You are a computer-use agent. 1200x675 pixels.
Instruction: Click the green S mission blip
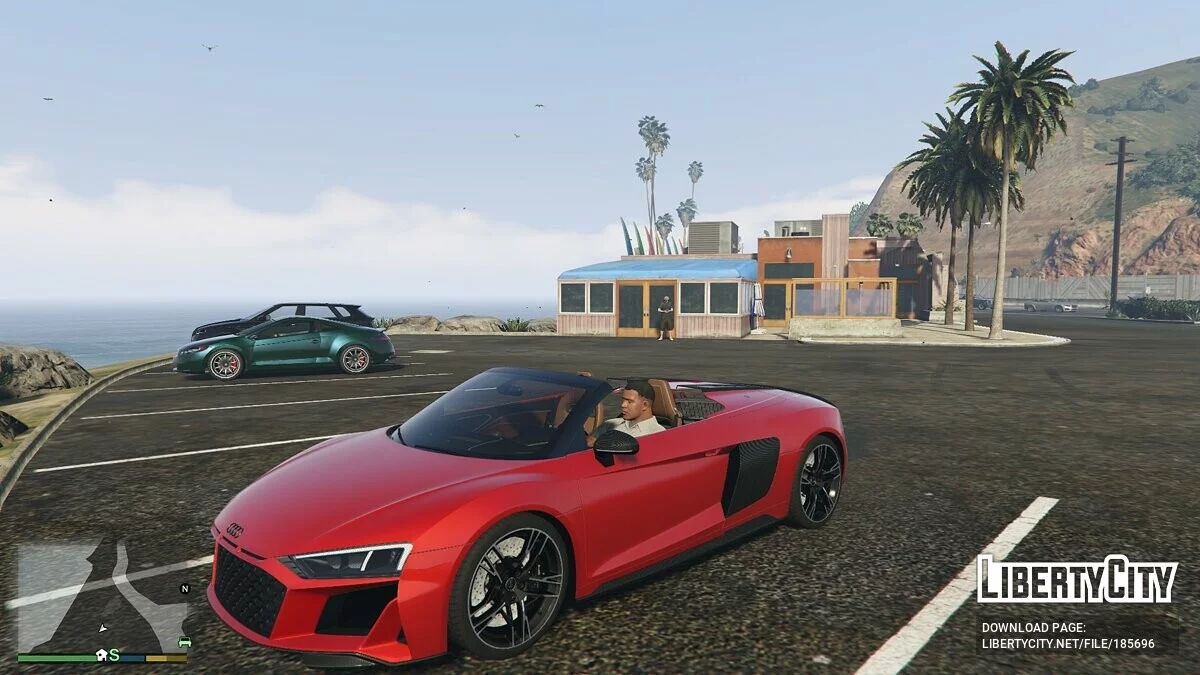114,655
